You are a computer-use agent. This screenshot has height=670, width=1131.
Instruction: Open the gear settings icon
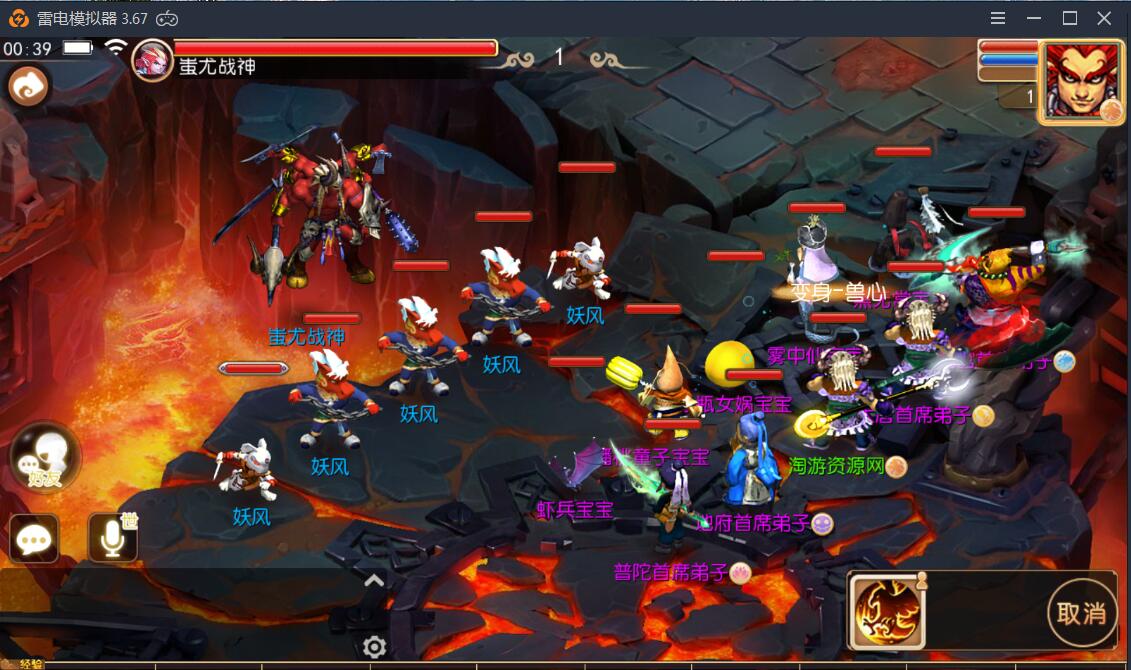click(375, 647)
